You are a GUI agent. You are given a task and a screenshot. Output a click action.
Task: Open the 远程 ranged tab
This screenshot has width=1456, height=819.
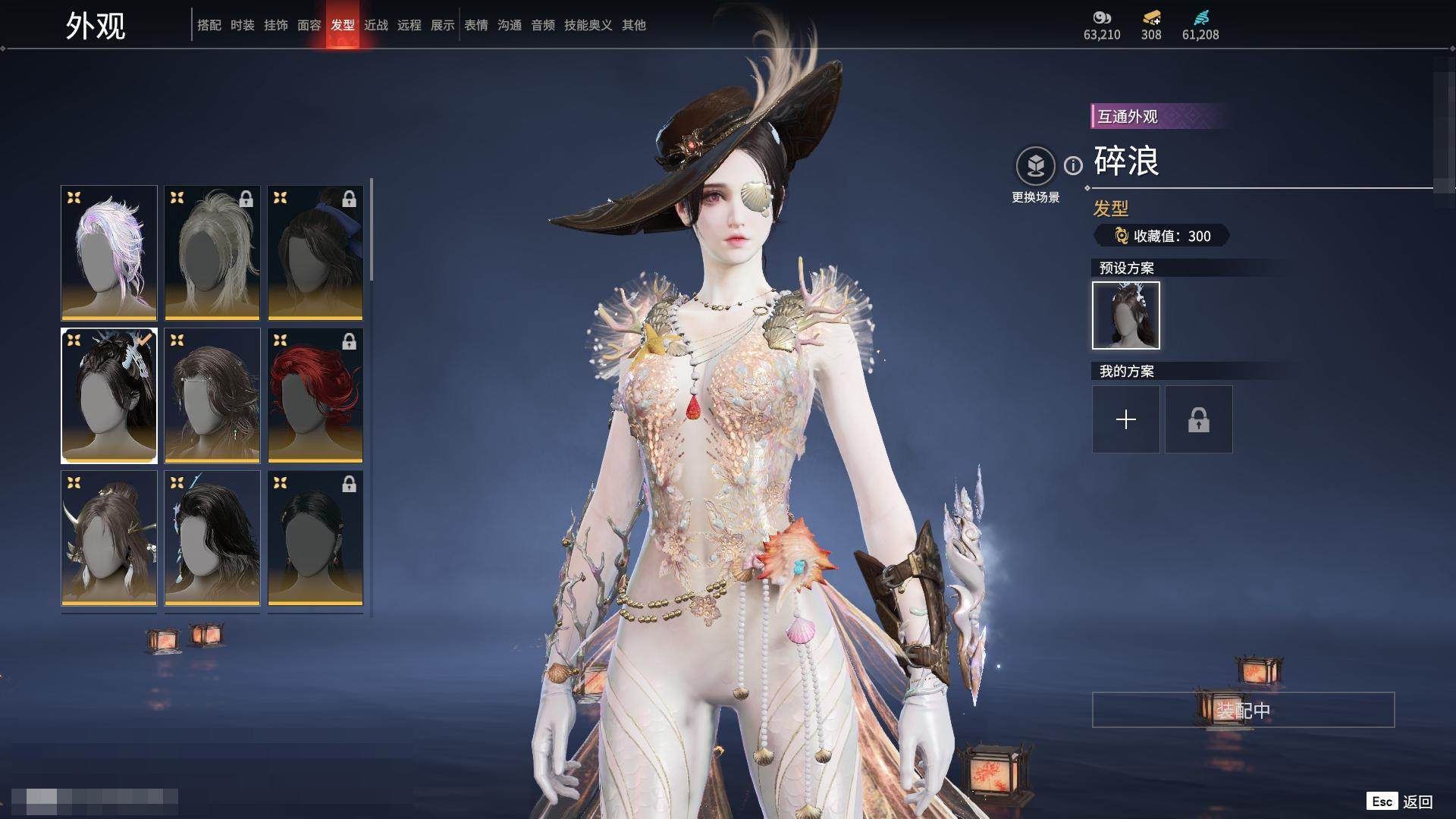tap(409, 25)
